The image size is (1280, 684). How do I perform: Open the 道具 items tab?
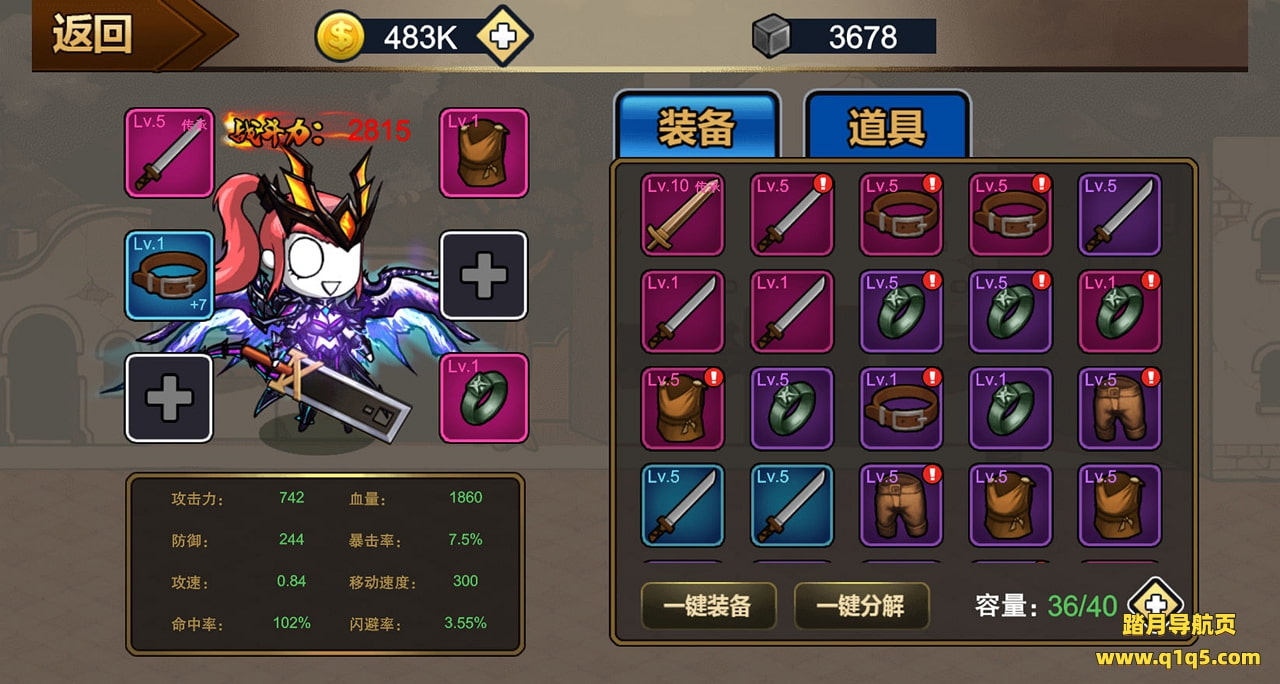886,127
